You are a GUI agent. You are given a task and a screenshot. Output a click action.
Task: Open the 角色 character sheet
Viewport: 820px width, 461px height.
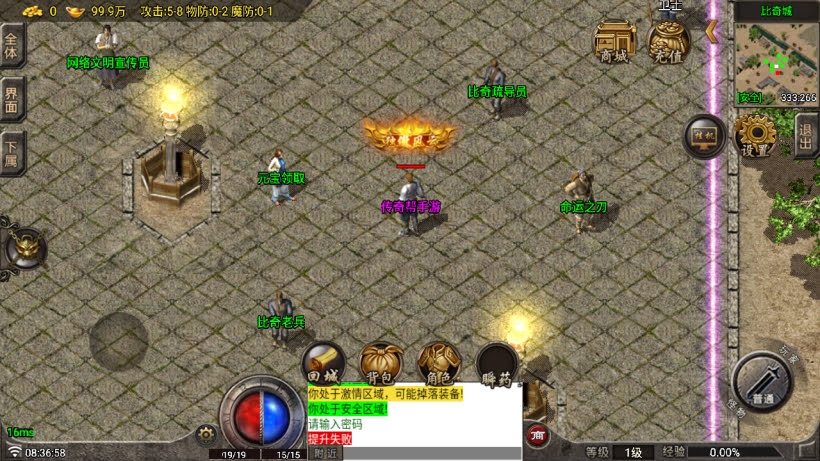tap(439, 363)
